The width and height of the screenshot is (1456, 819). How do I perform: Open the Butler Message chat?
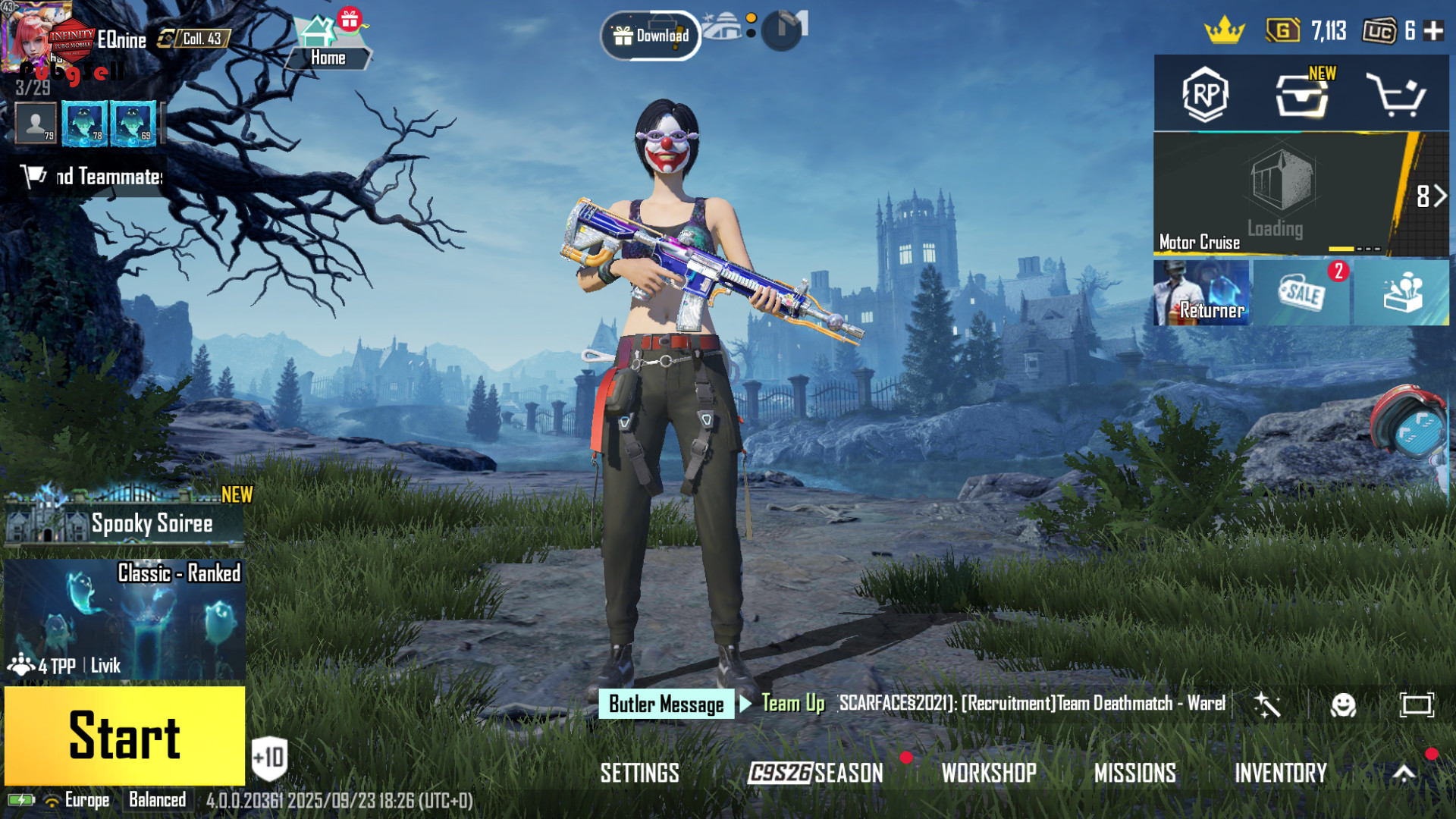coord(666,704)
